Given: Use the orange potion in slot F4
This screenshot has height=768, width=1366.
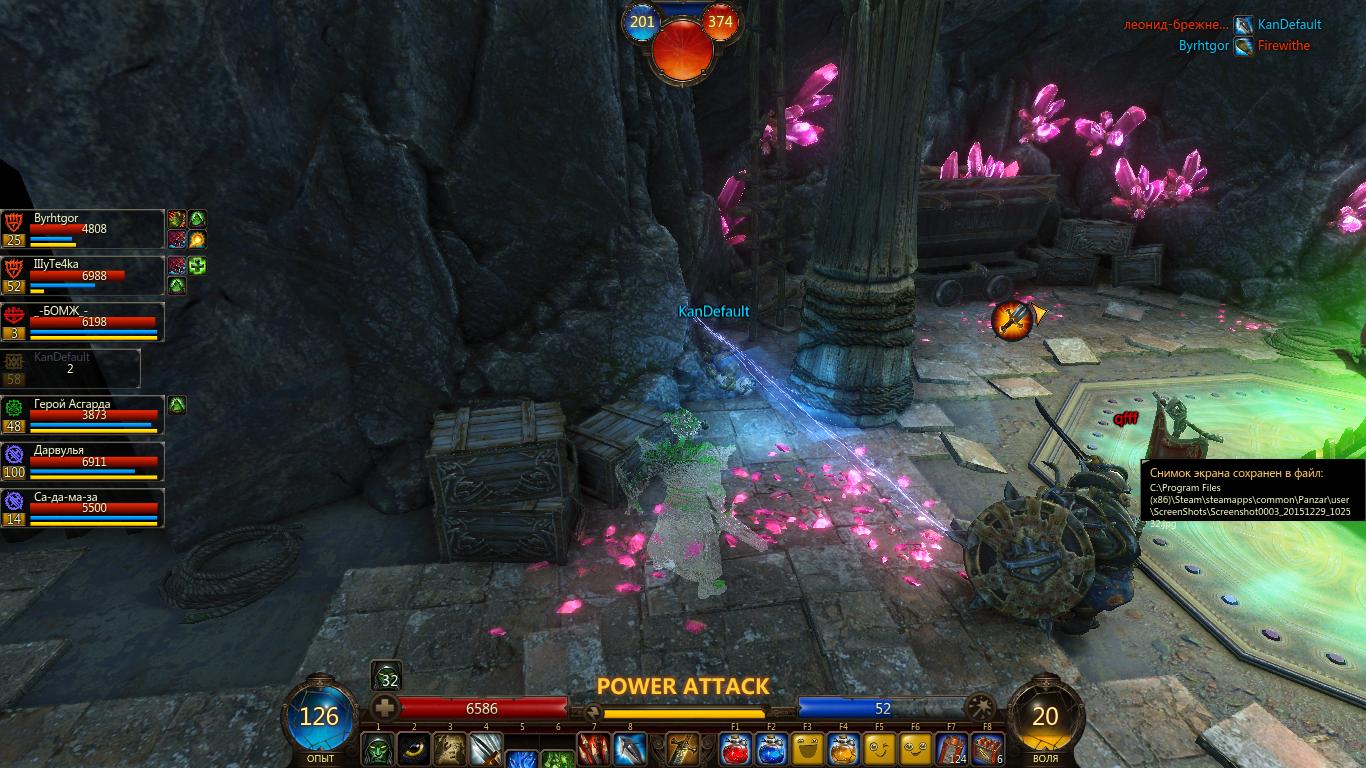Looking at the screenshot, I should [843, 749].
